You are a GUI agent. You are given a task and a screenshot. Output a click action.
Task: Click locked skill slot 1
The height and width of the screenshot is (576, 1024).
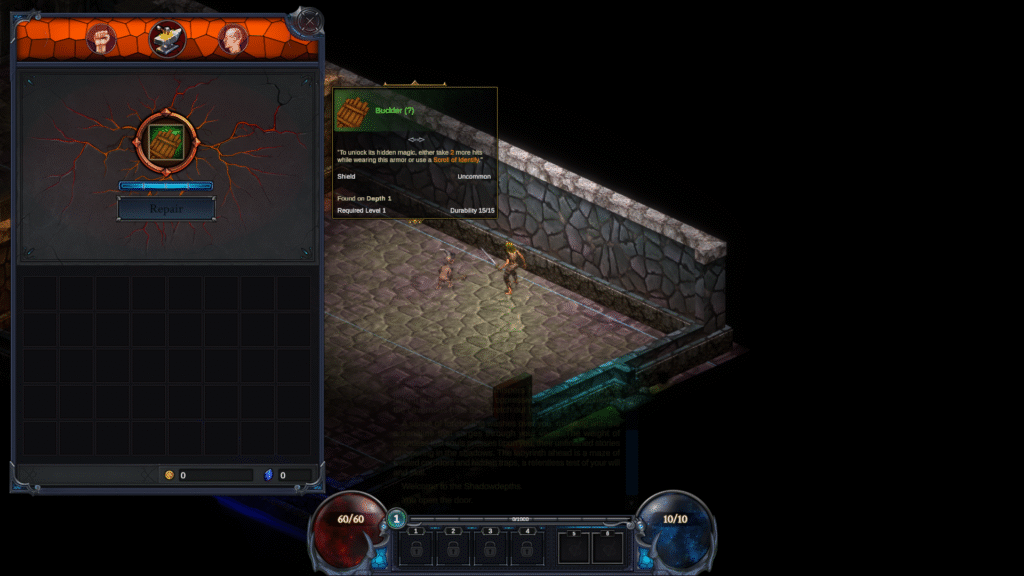tap(414, 548)
